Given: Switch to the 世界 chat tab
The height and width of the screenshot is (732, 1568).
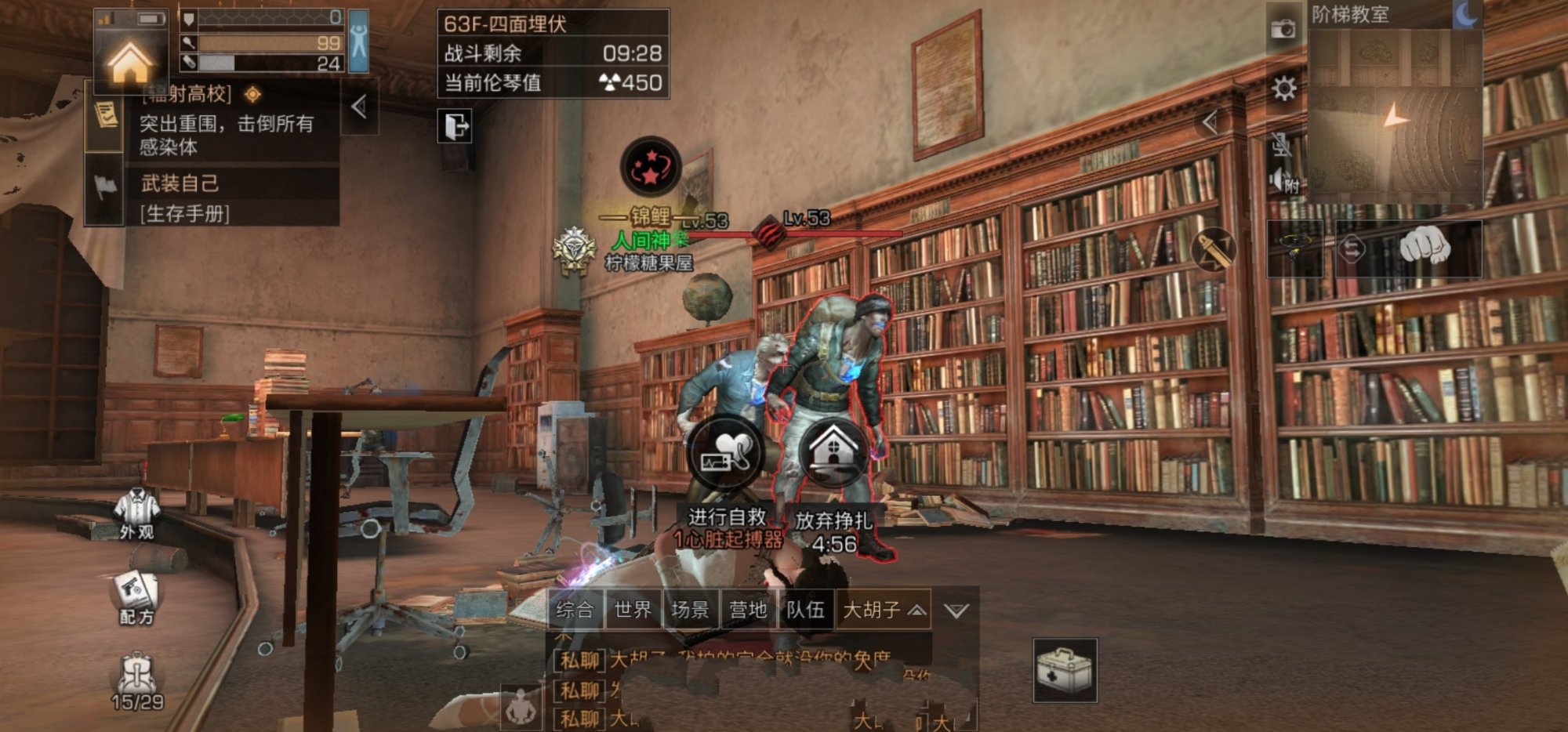Looking at the screenshot, I should (633, 610).
